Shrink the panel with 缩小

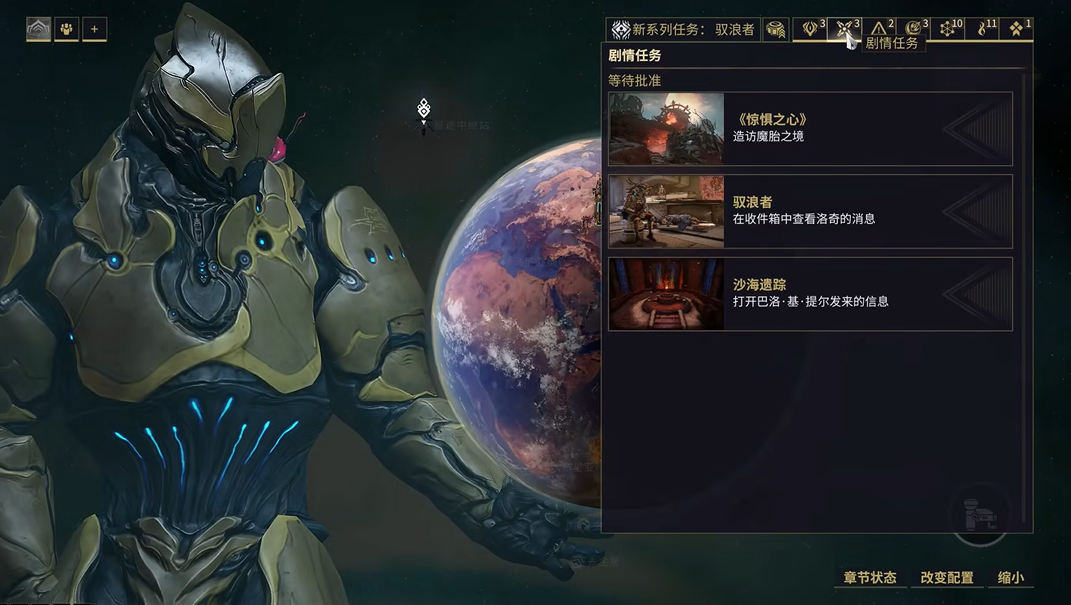[x=1010, y=578]
